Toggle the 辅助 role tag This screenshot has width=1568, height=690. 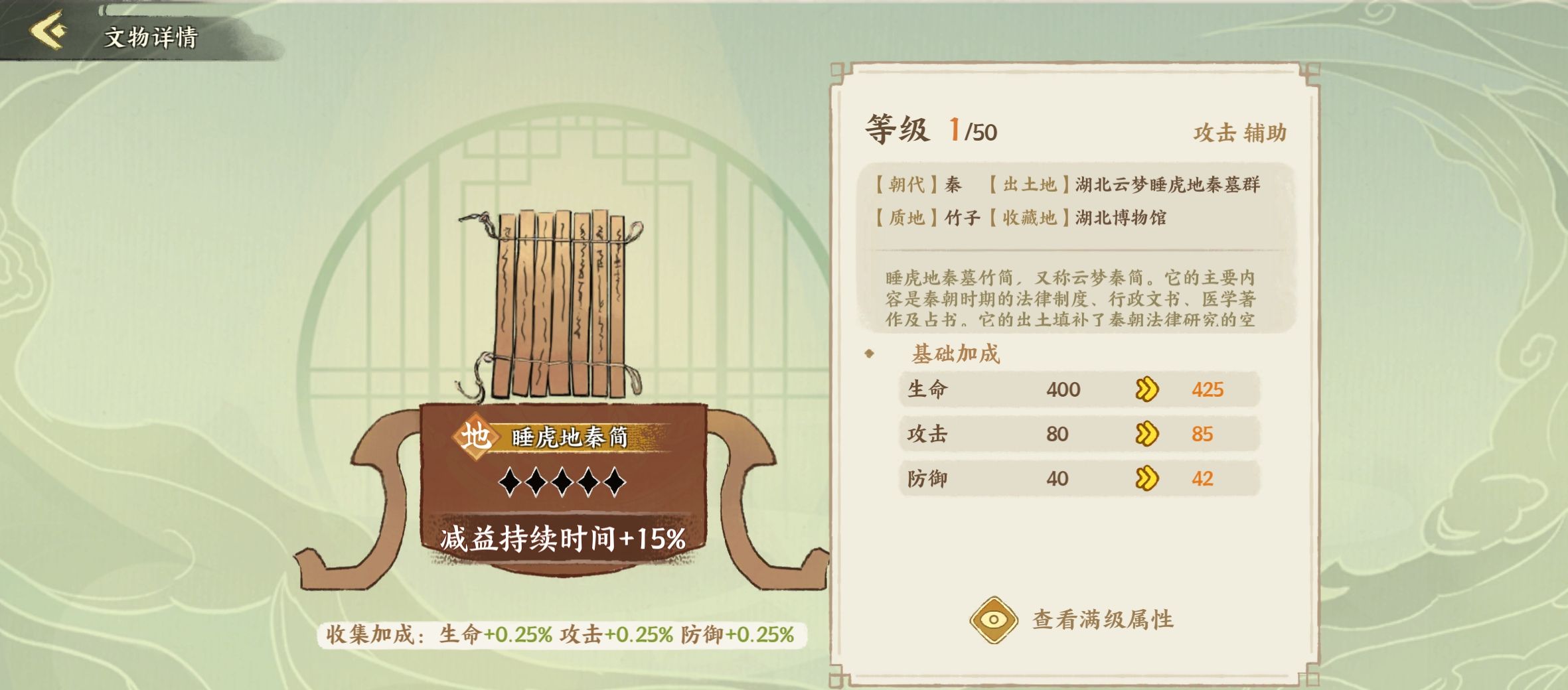(x=1265, y=133)
